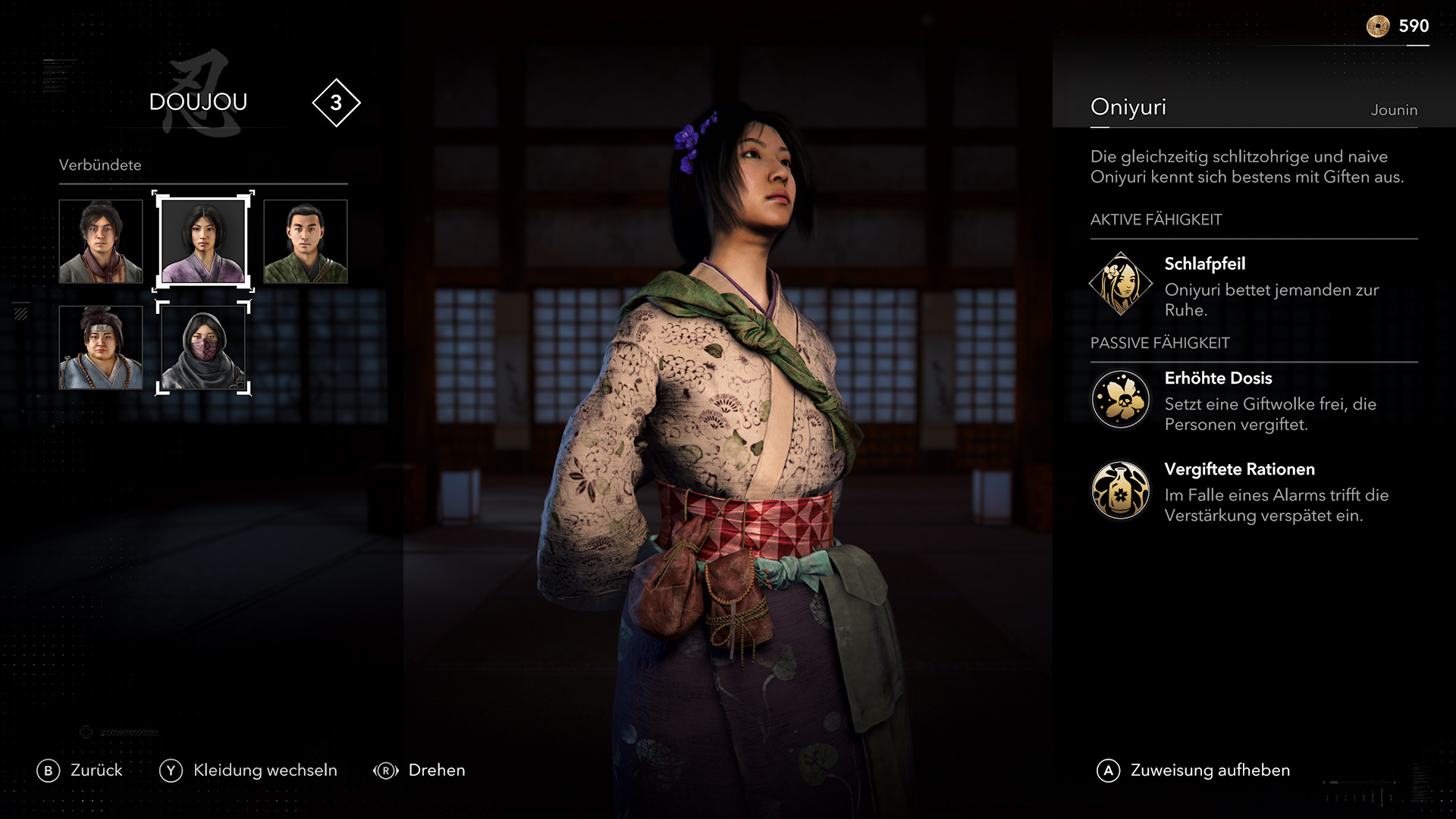
Task: Click the Zuweisung aufheben option
Action: pyautogui.click(x=1194, y=770)
